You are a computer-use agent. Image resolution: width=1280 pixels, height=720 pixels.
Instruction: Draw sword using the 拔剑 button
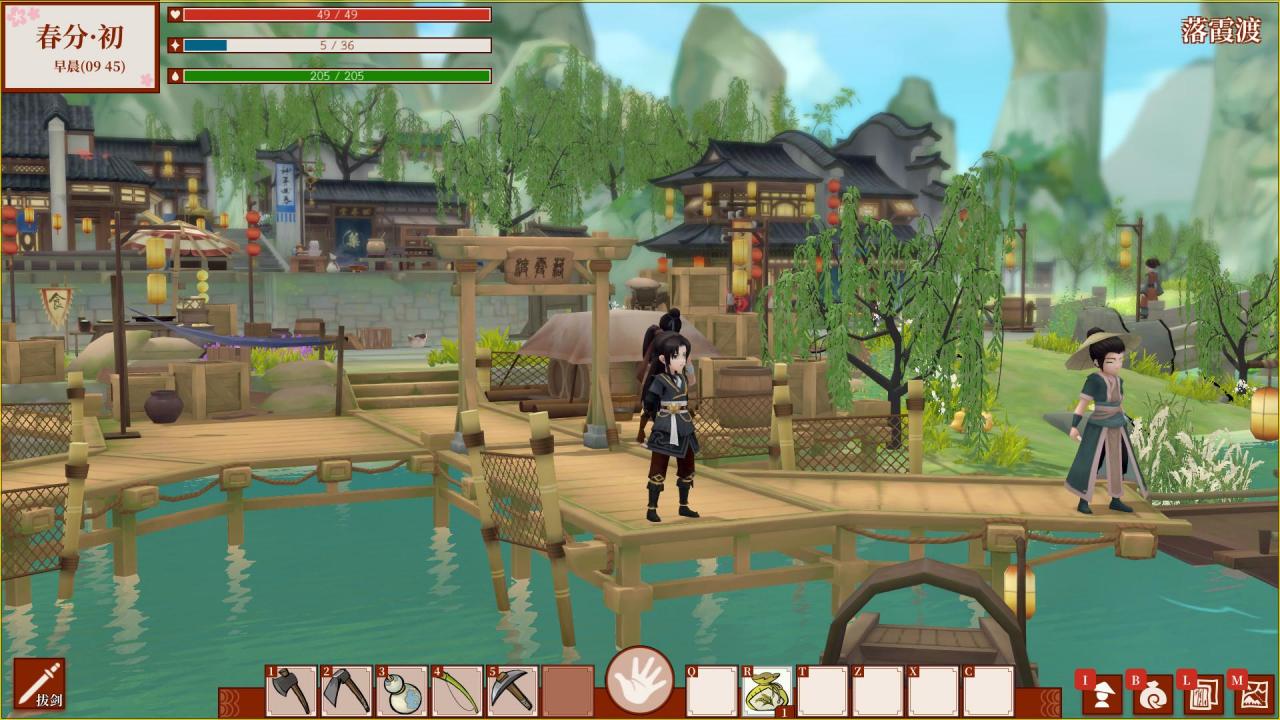coord(40,684)
